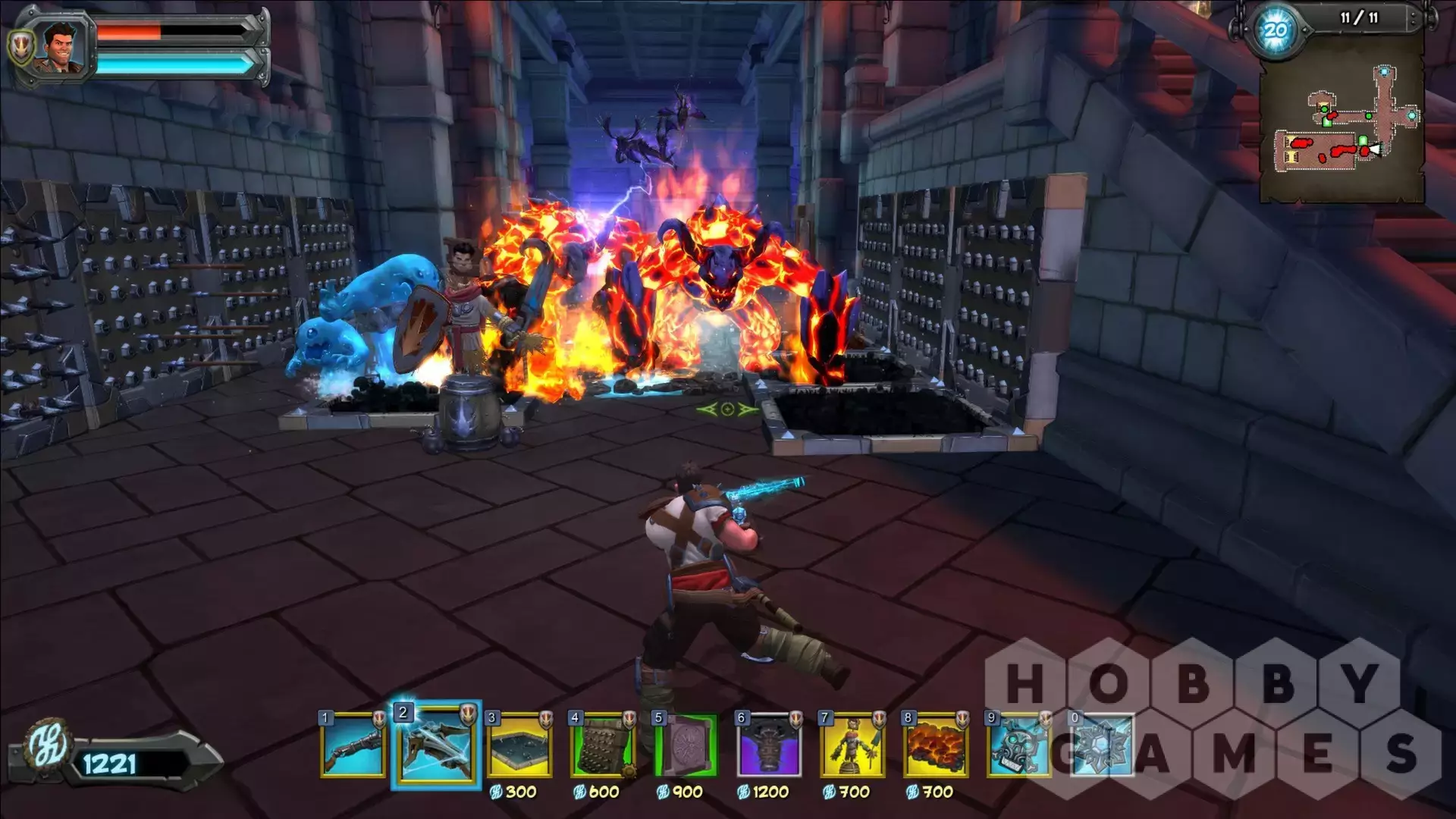The width and height of the screenshot is (1456, 819).
Task: Pick the lava coals floor trap
Action: tap(936, 745)
